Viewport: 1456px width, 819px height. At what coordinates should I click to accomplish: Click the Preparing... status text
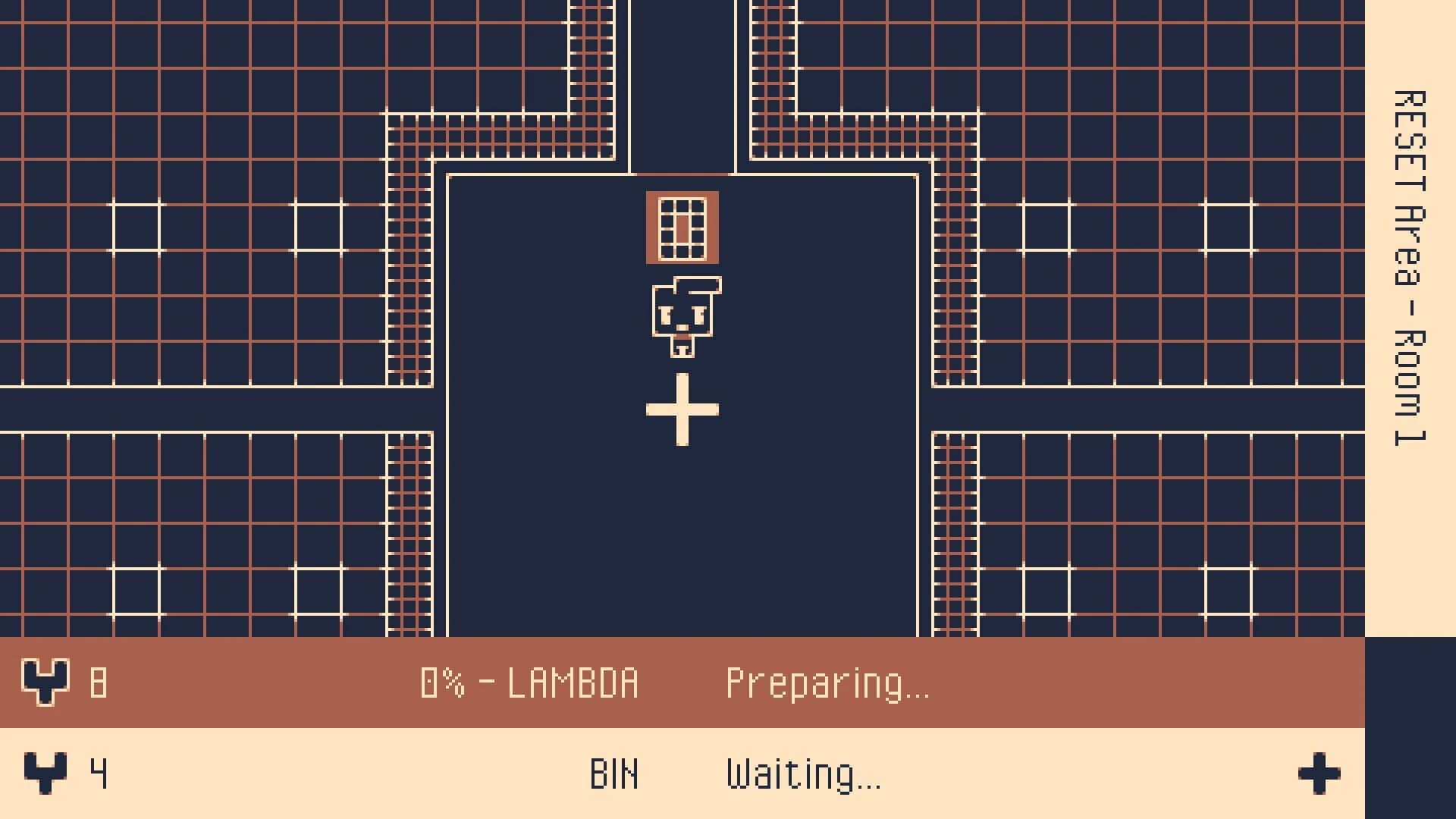click(x=828, y=682)
